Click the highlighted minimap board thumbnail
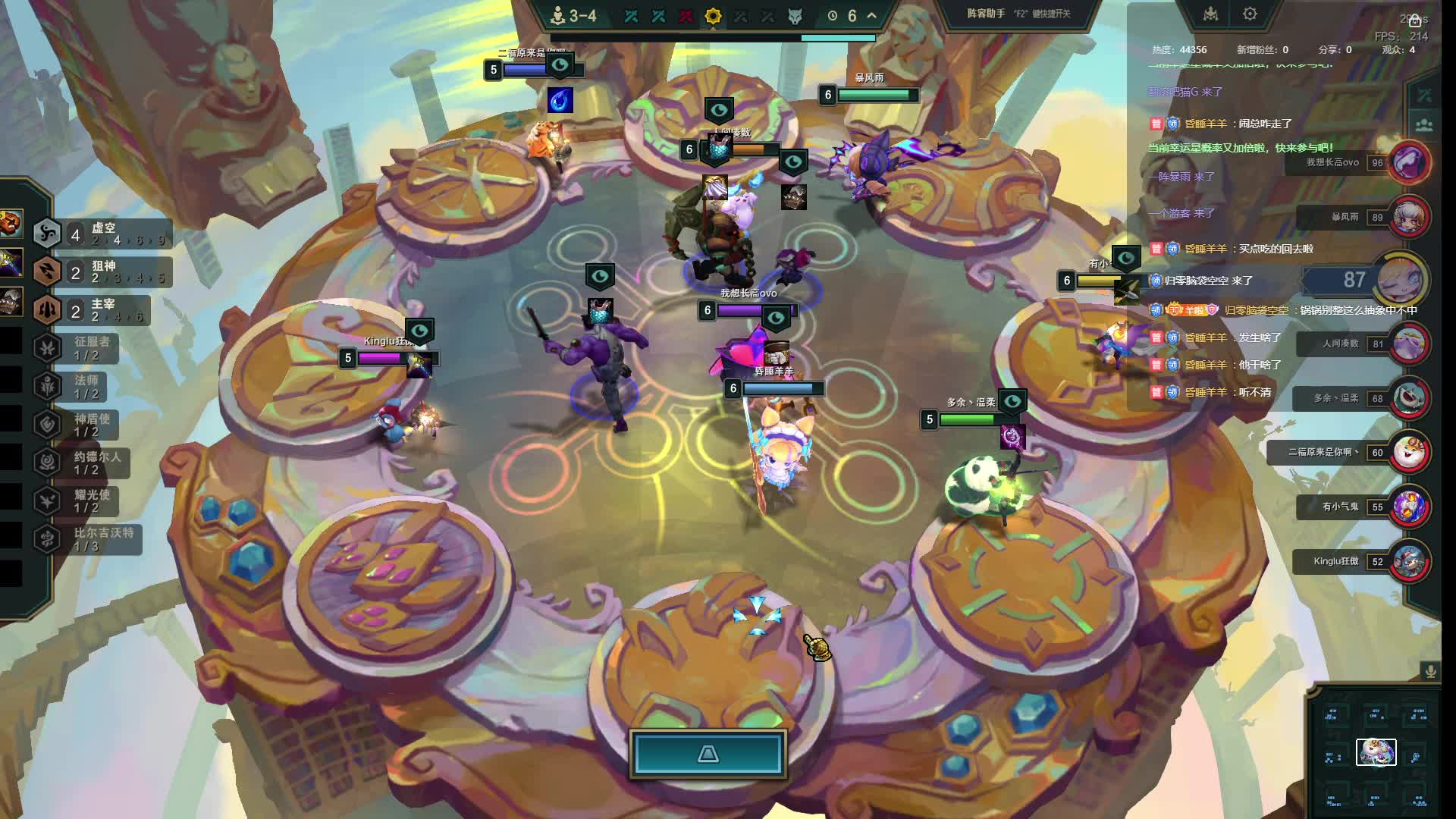This screenshot has height=819, width=1456. (1376, 752)
